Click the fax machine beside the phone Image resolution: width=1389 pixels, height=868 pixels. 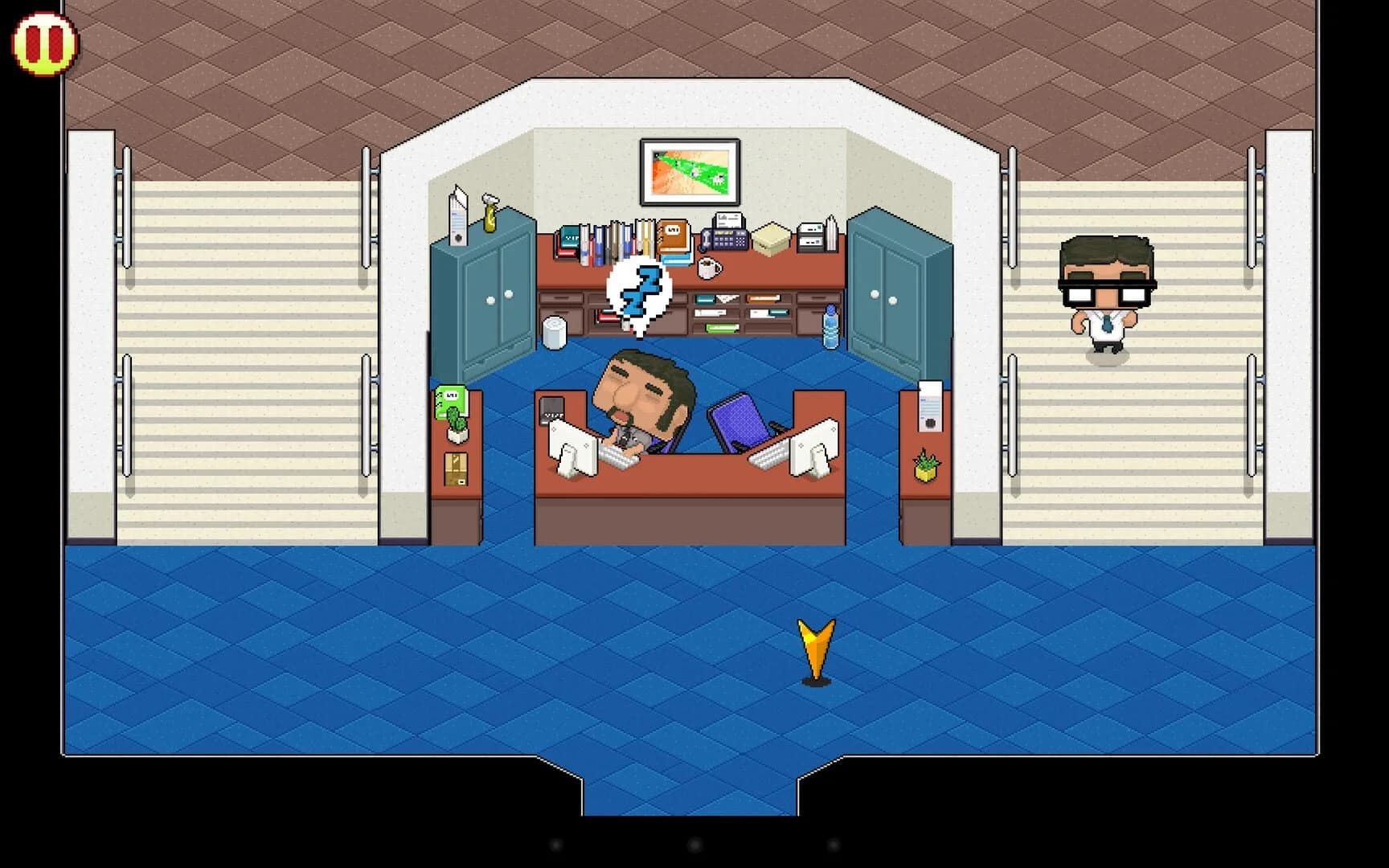point(811,235)
